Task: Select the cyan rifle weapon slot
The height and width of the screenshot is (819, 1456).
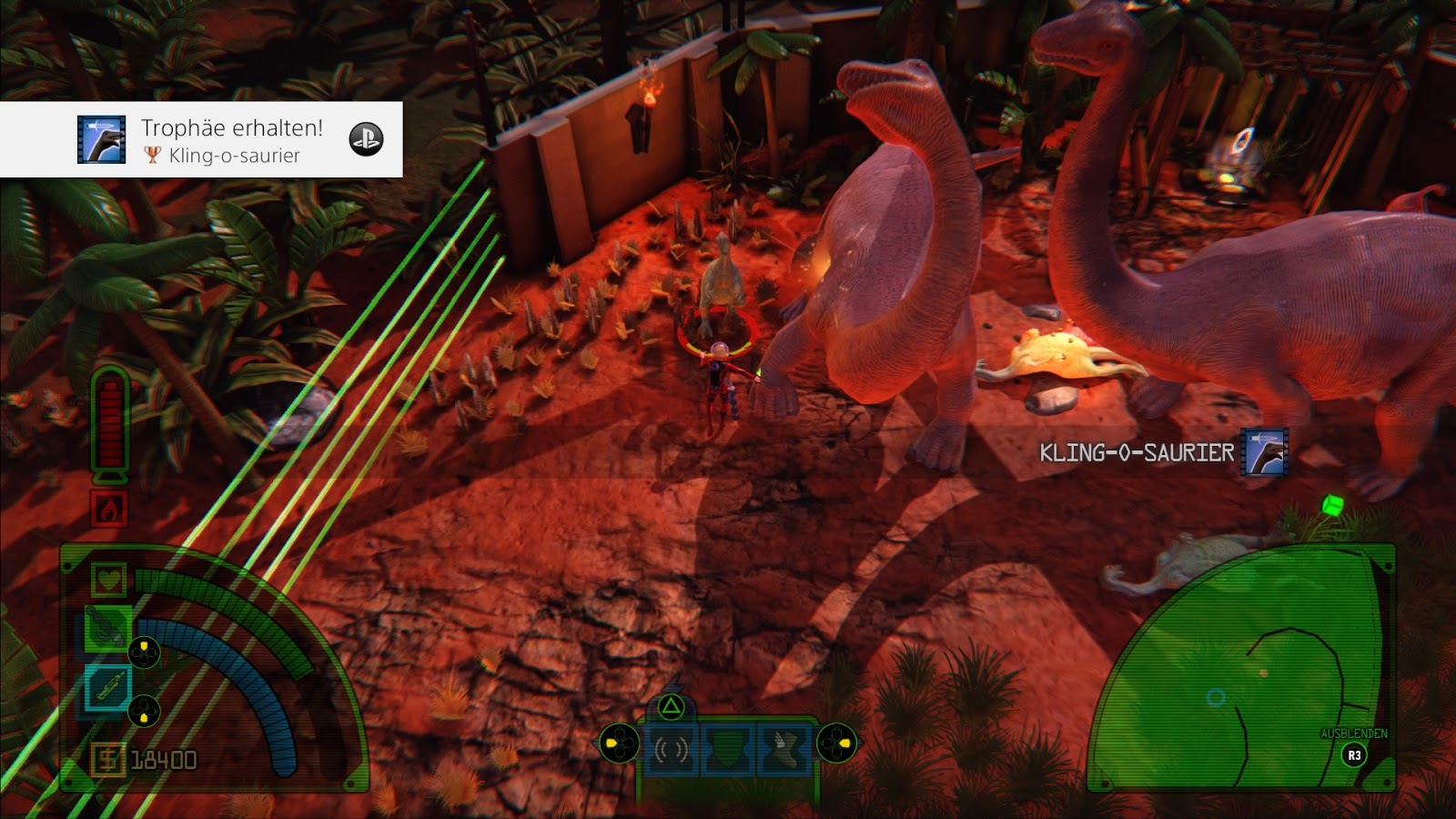Action: [107, 688]
